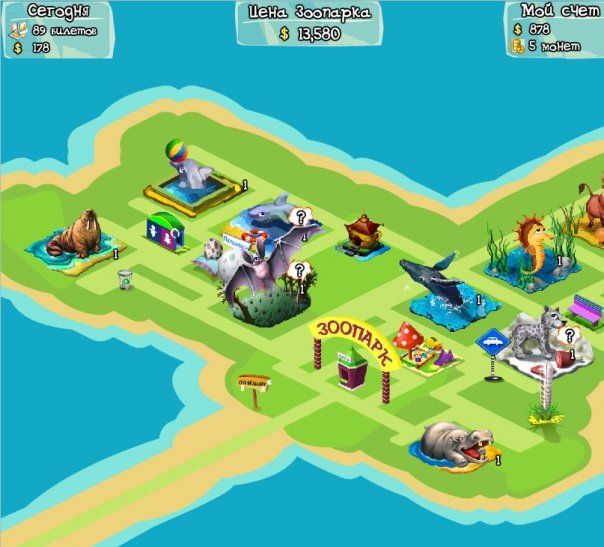604x547 pixels.
Task: Open the question bubble beside the bat
Action: [299, 270]
